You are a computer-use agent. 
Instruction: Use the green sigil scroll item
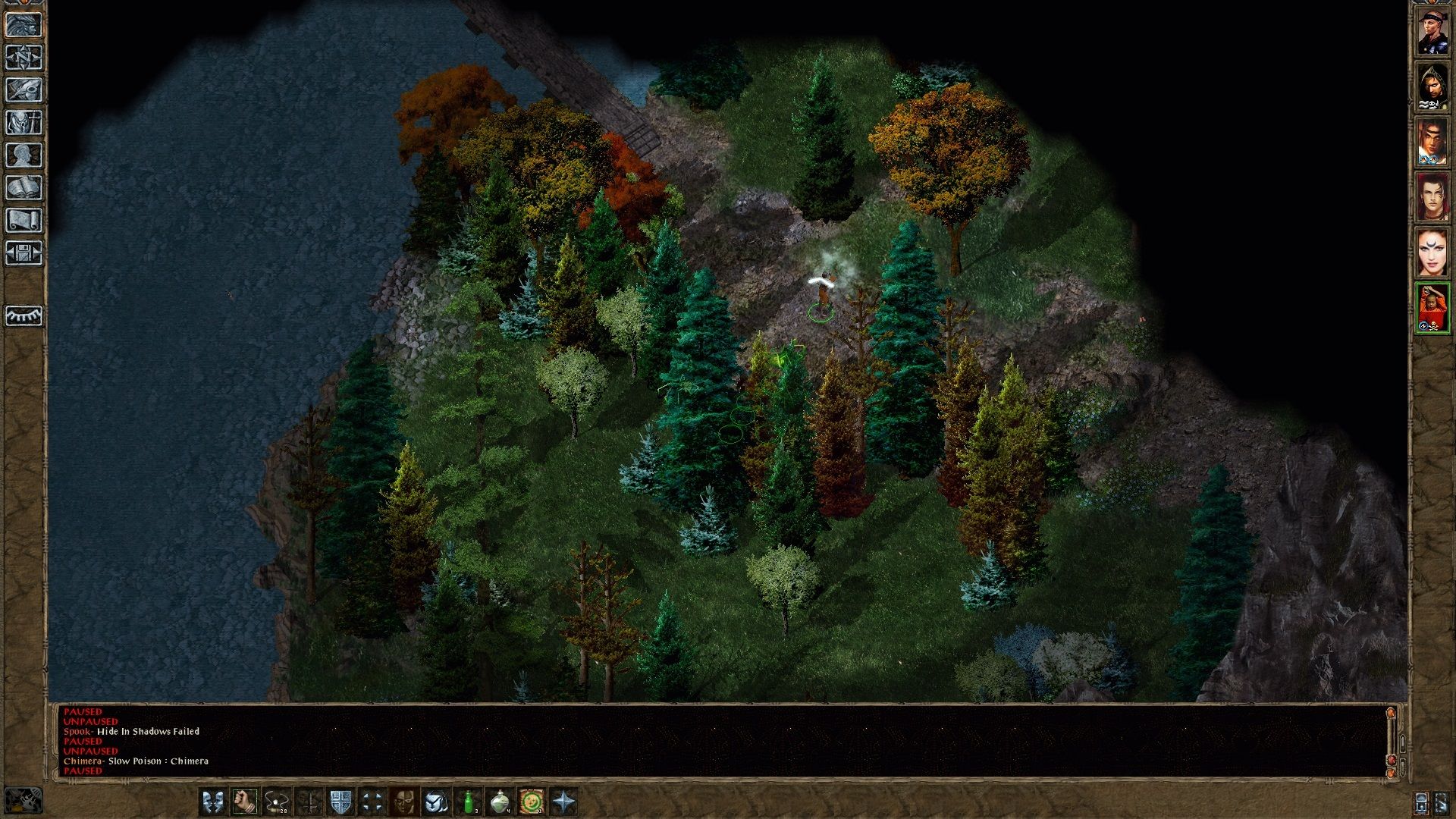click(532, 802)
